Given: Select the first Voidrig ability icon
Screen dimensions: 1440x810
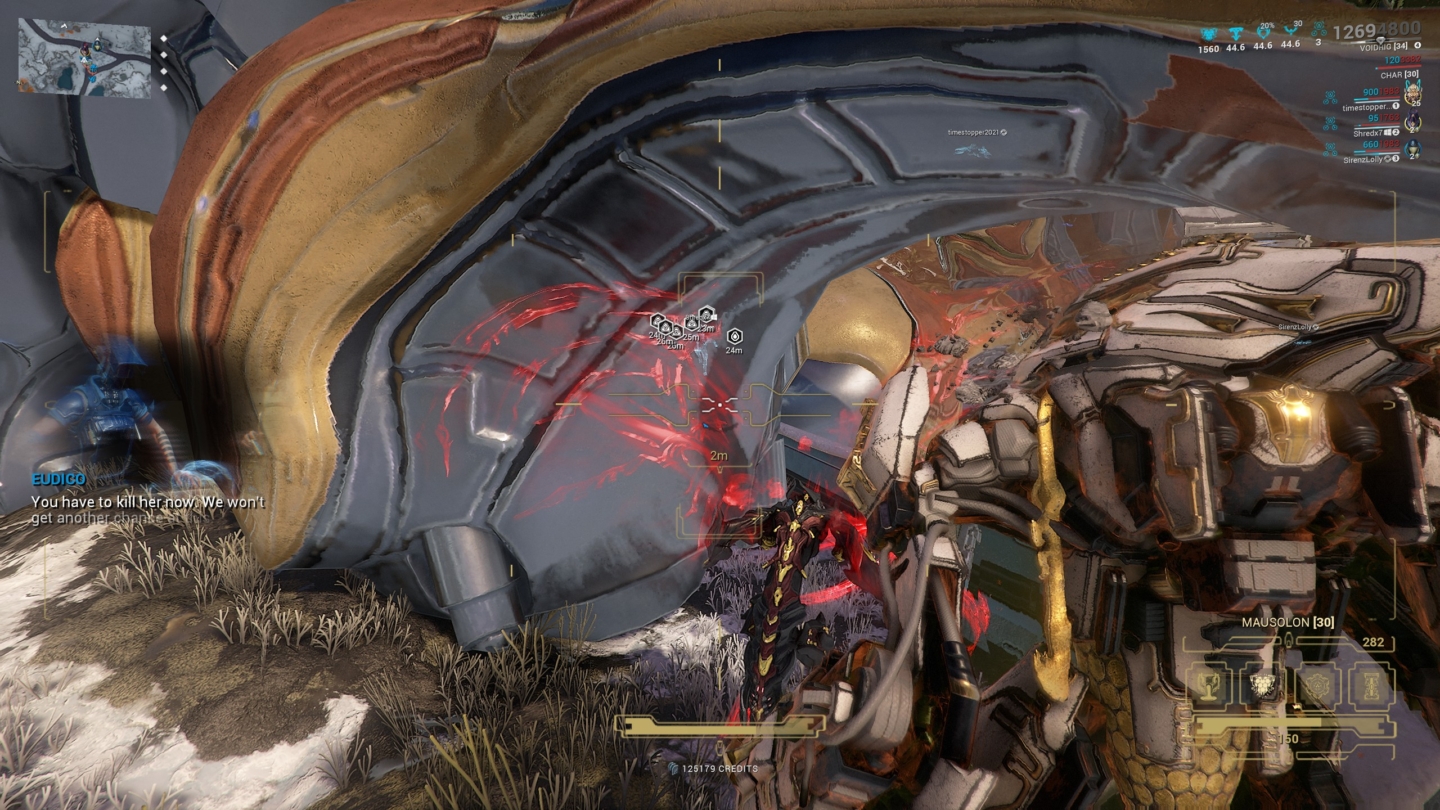Looking at the screenshot, I should pos(1207,687).
